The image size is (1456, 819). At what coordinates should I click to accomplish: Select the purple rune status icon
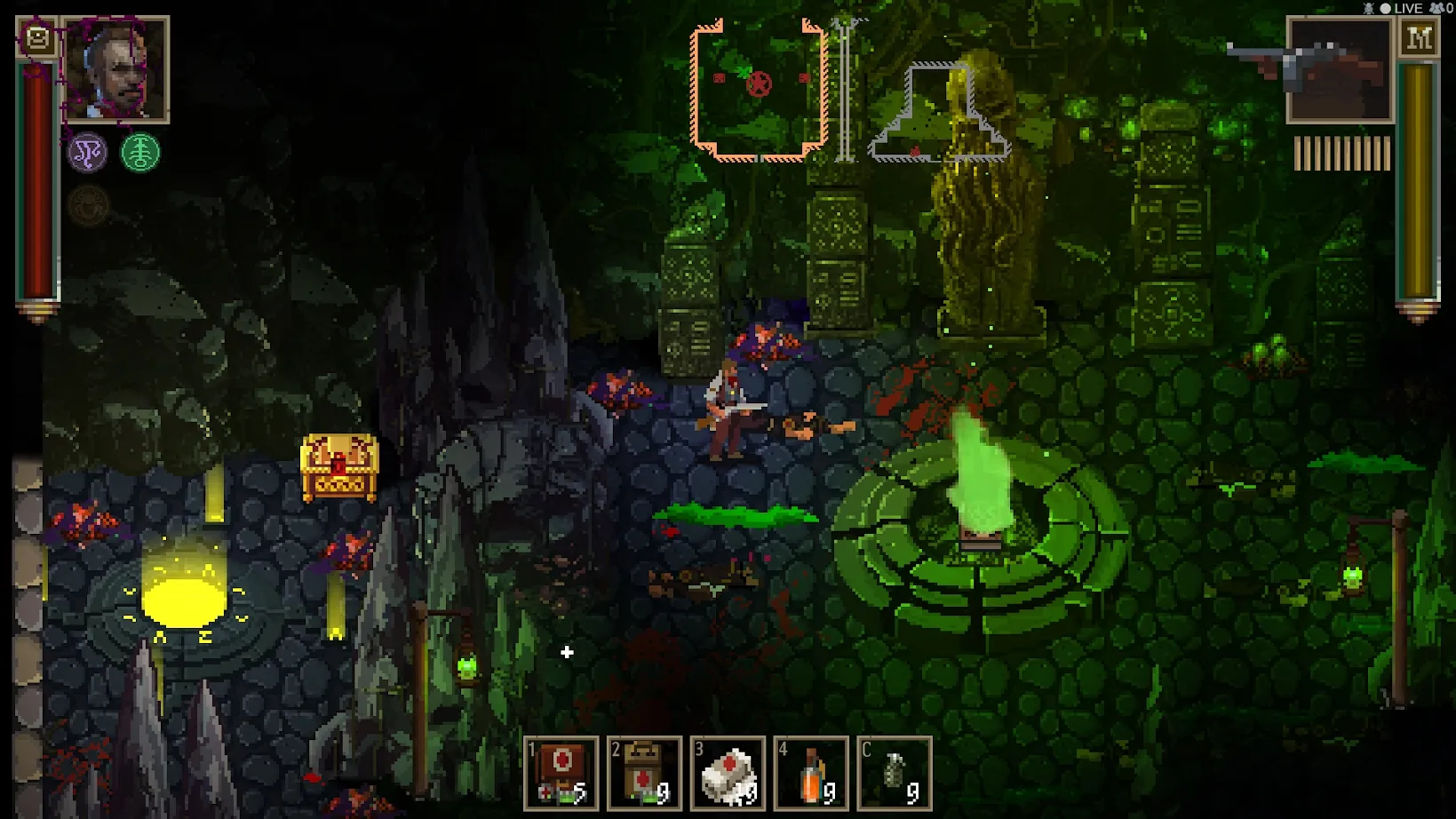point(88,153)
